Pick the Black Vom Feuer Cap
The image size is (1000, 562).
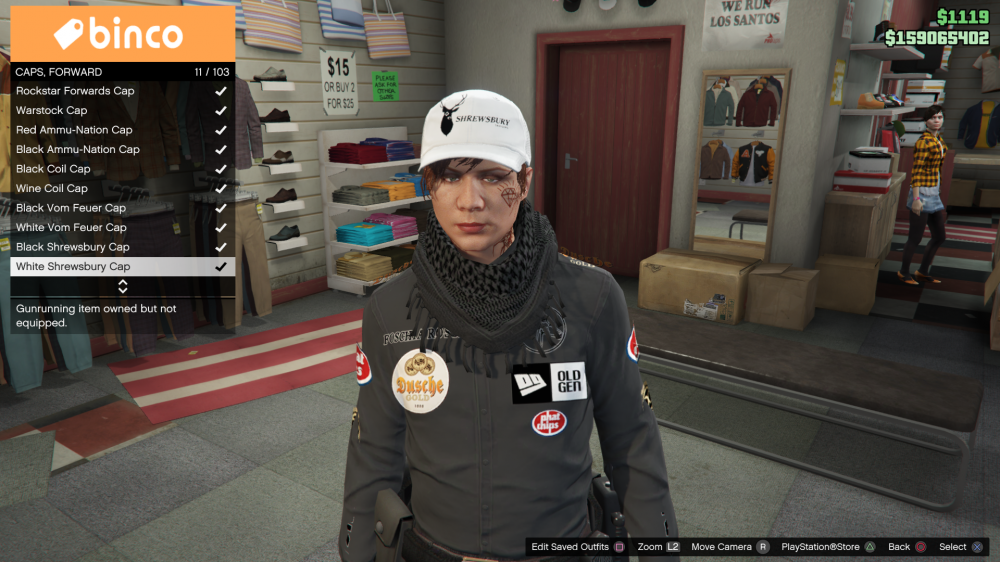(120, 208)
